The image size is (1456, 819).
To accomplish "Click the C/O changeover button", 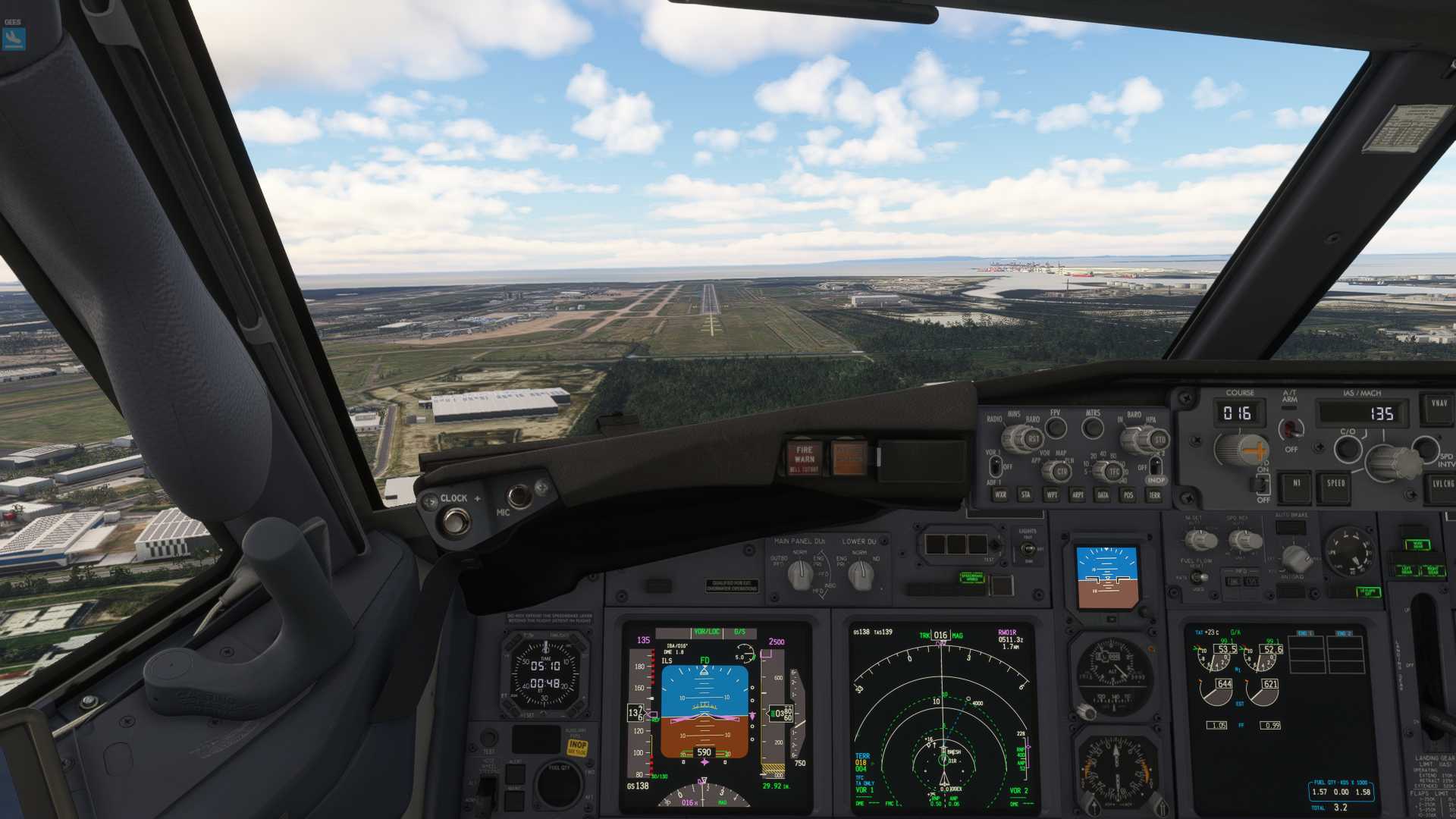I will (x=1348, y=448).
